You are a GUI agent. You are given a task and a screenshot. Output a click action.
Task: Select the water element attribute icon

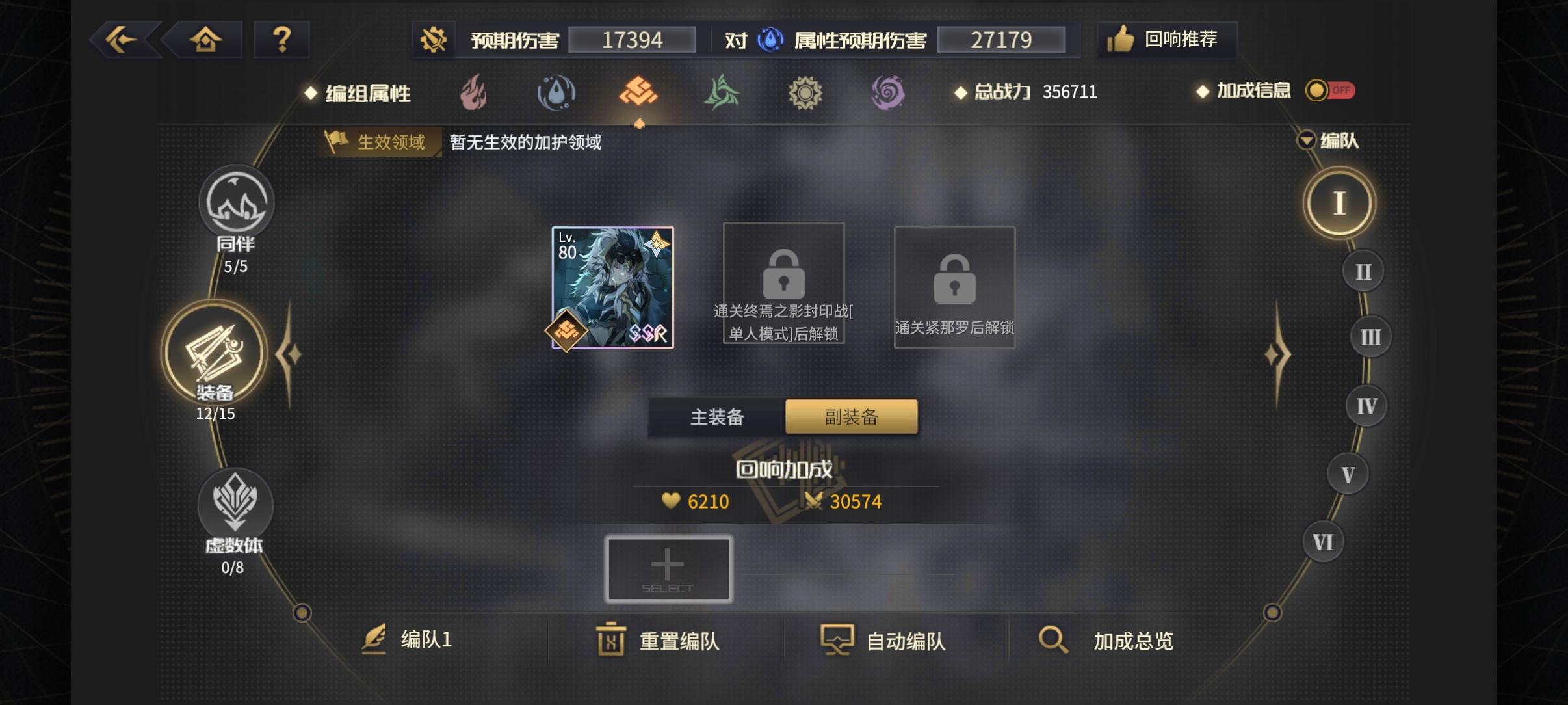(556, 93)
